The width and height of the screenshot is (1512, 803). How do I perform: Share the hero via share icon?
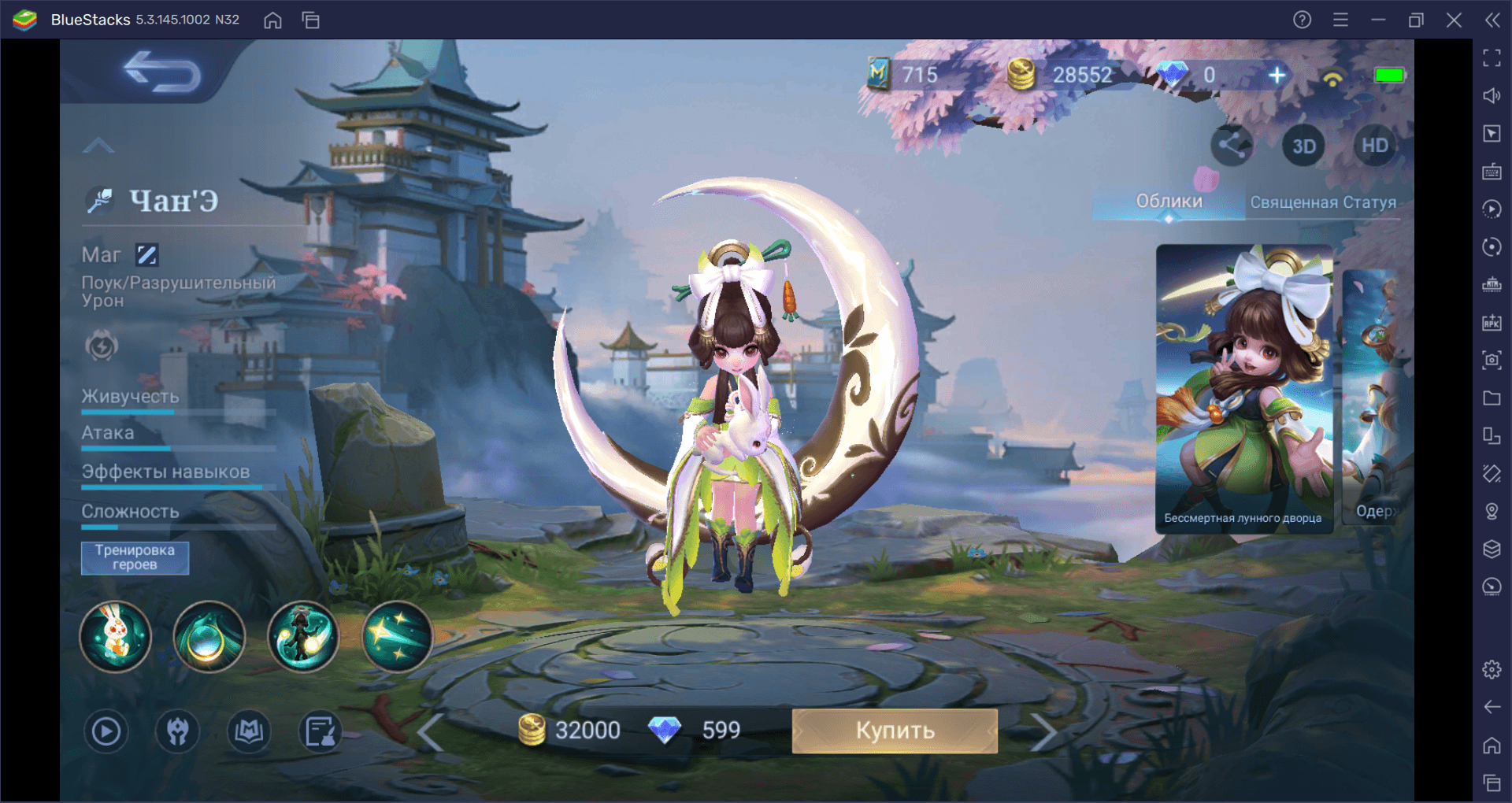click(x=1232, y=146)
